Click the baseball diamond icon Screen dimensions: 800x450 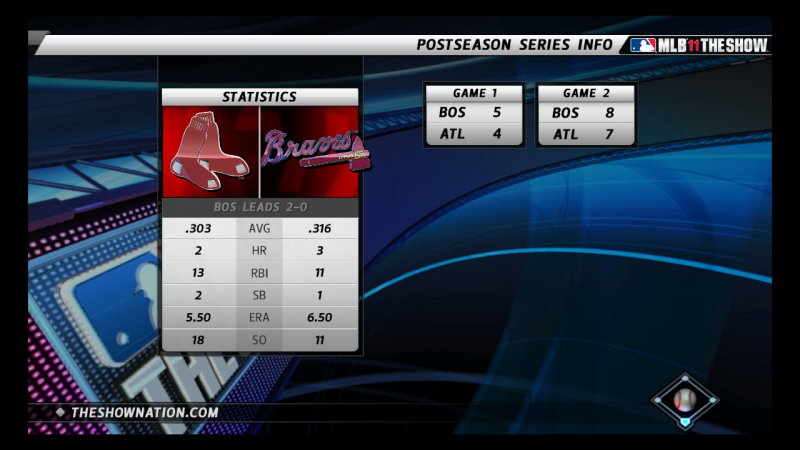(685, 400)
